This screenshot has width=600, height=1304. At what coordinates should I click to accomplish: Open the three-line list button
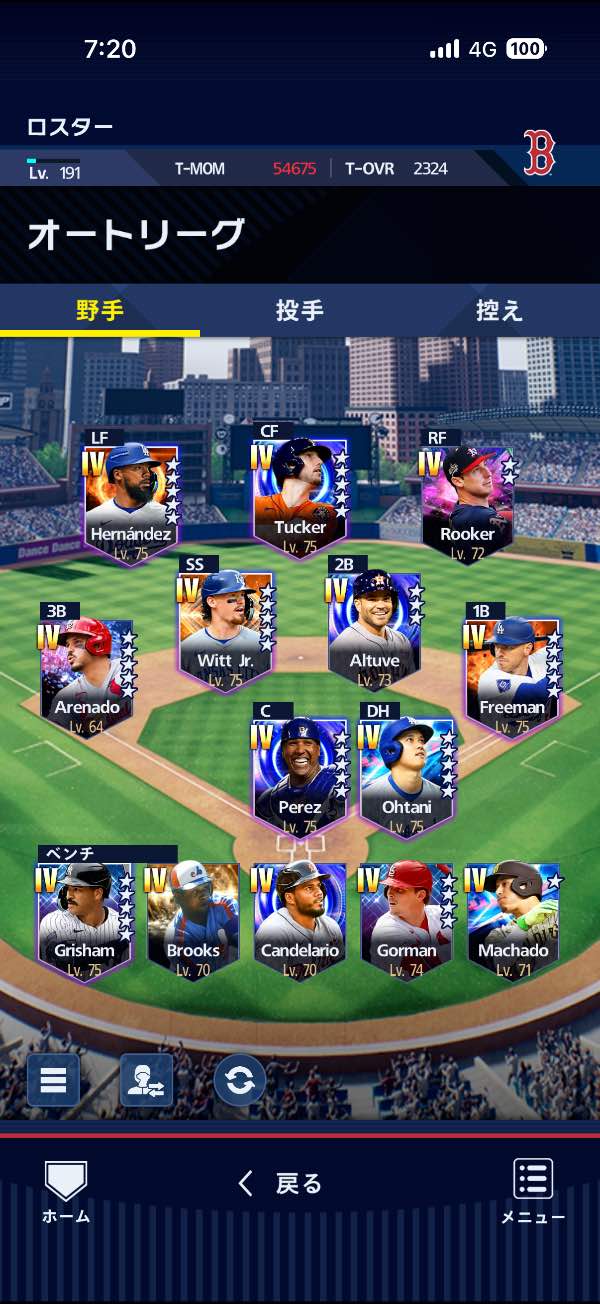pyautogui.click(x=53, y=1080)
